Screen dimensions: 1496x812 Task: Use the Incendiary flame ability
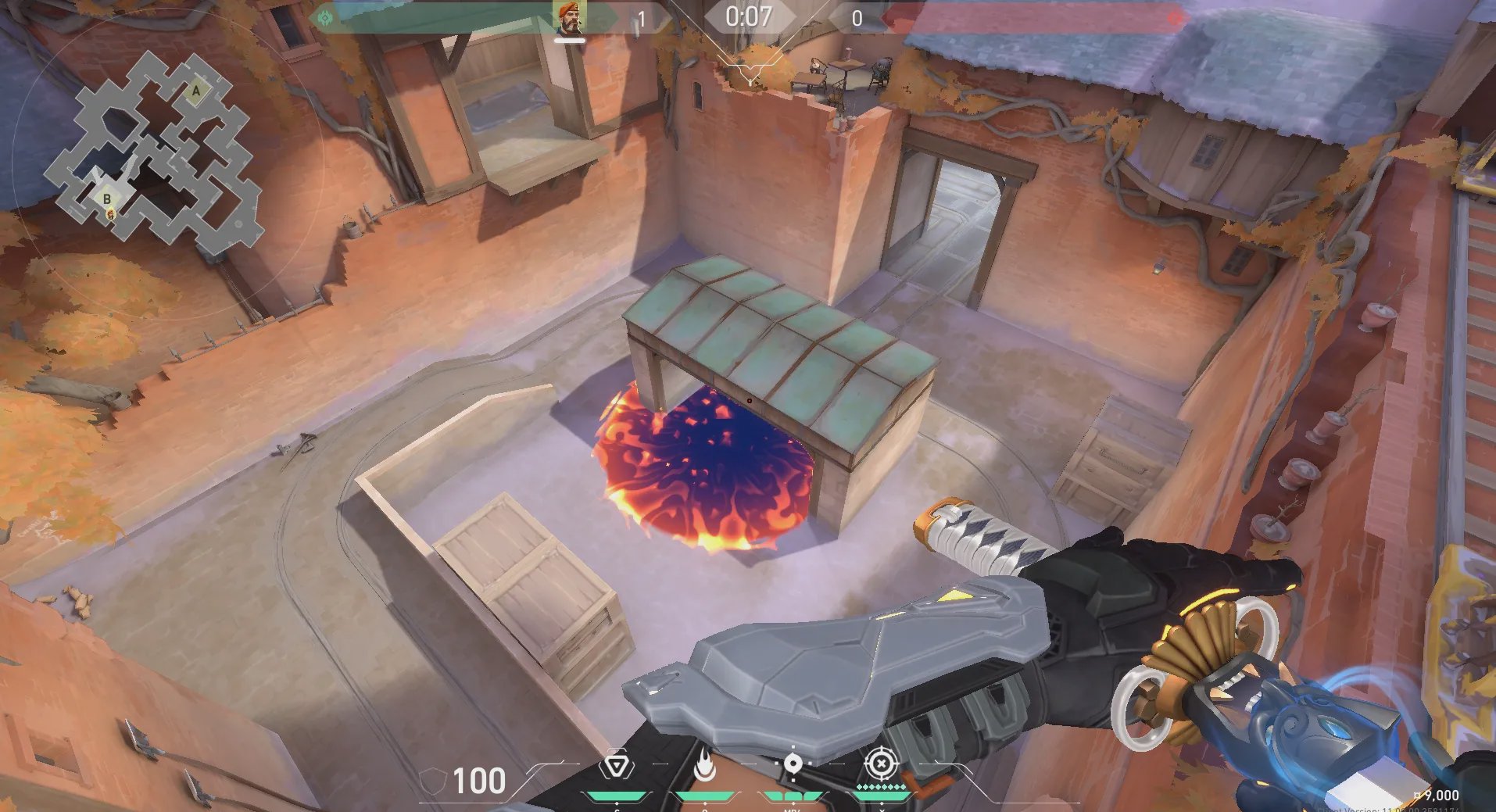click(x=704, y=765)
